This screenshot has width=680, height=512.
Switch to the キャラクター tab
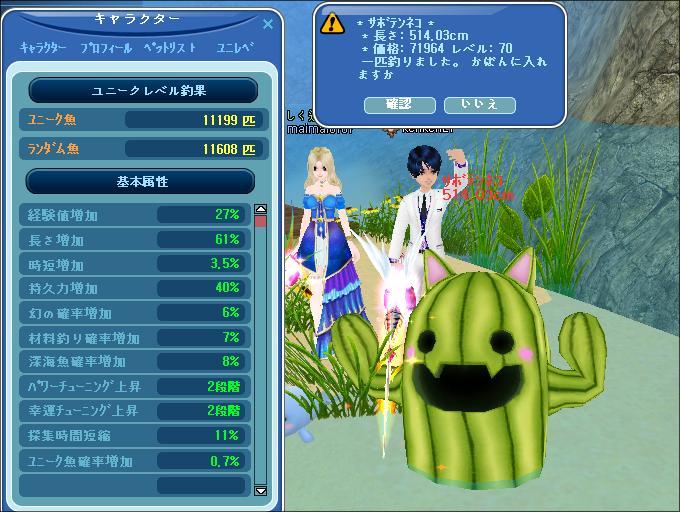click(43, 48)
